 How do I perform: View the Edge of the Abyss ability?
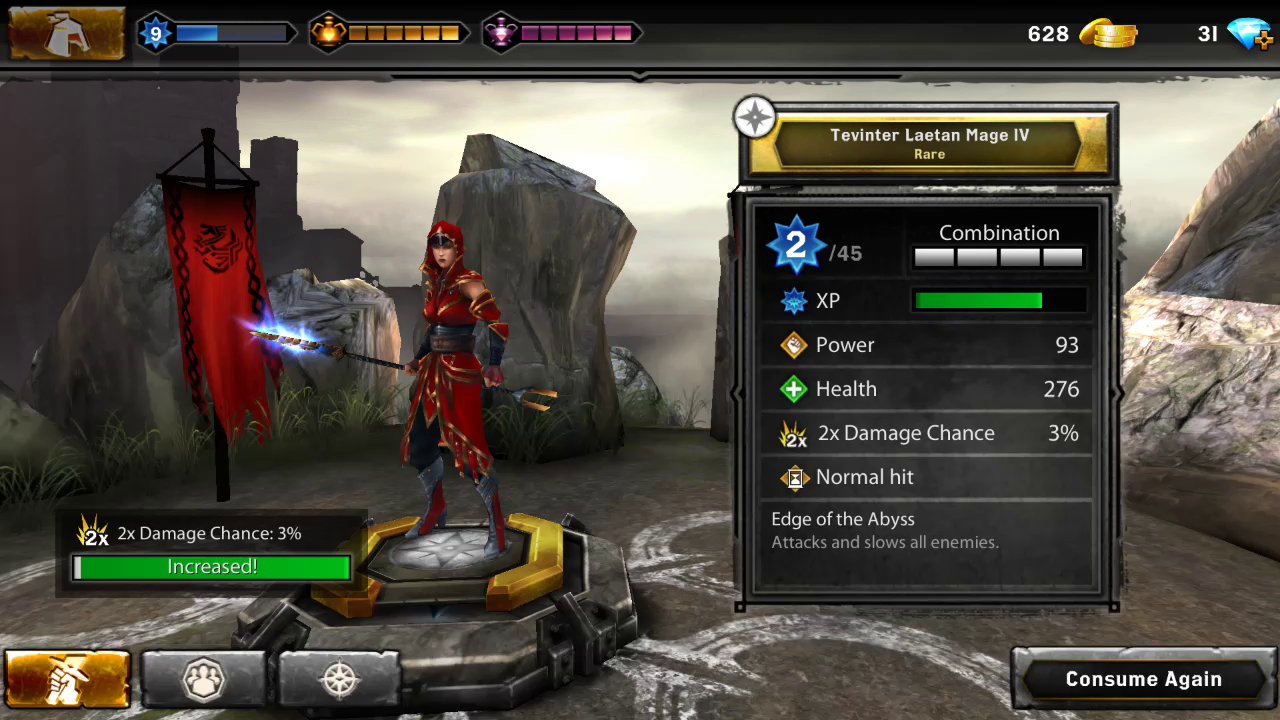tap(884, 530)
